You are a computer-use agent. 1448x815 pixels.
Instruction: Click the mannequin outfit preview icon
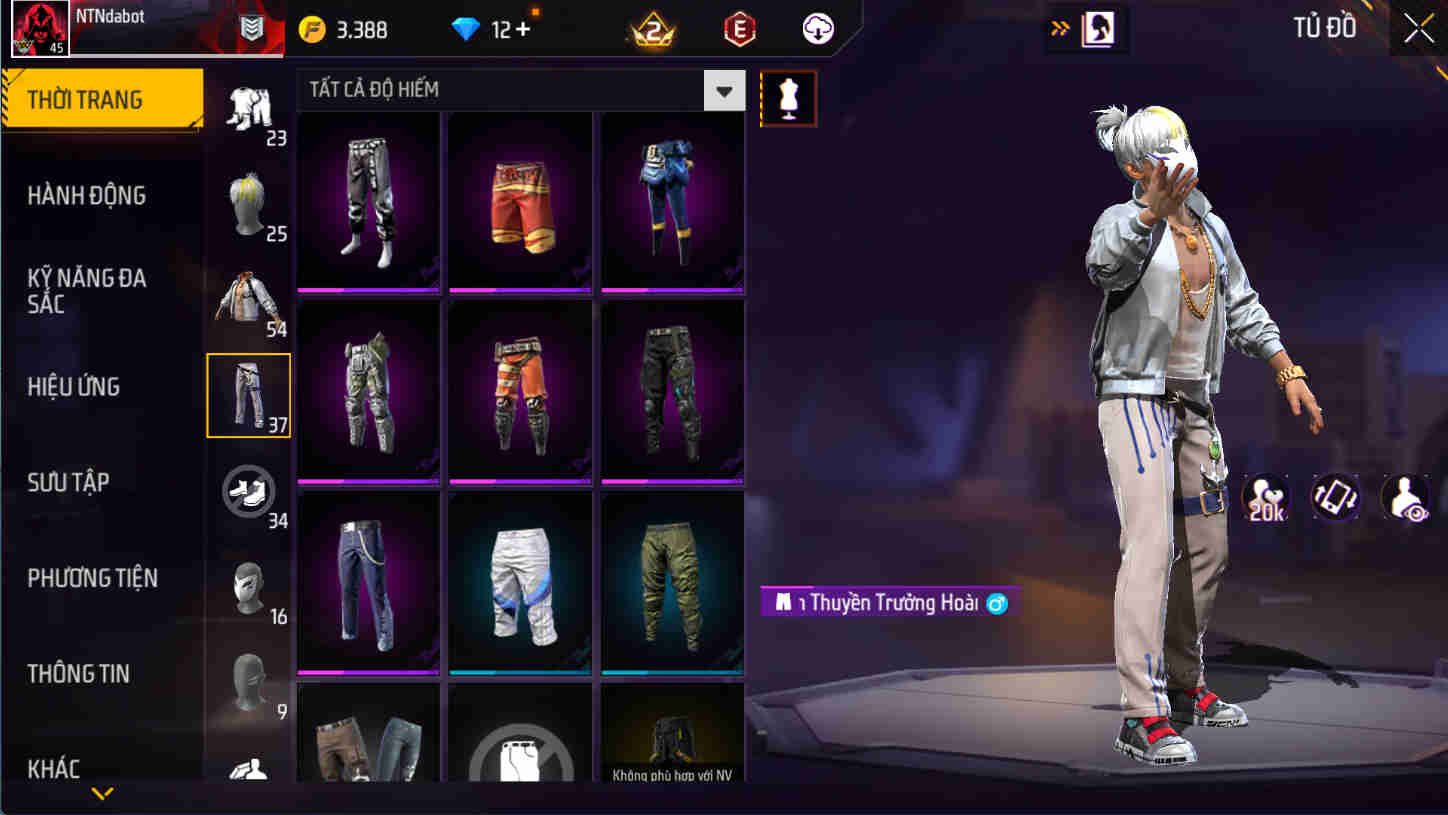789,97
